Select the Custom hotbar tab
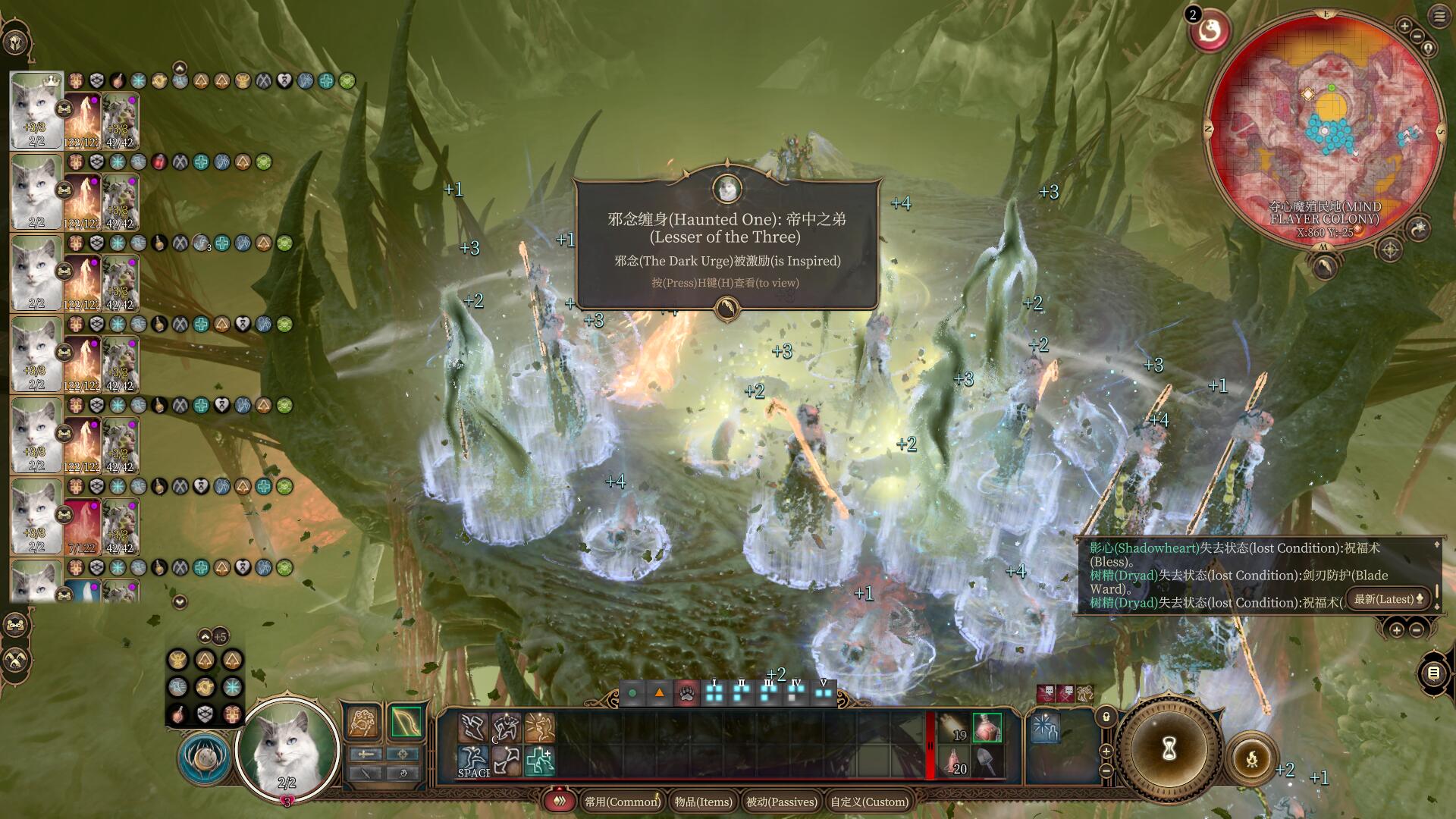 point(869,802)
